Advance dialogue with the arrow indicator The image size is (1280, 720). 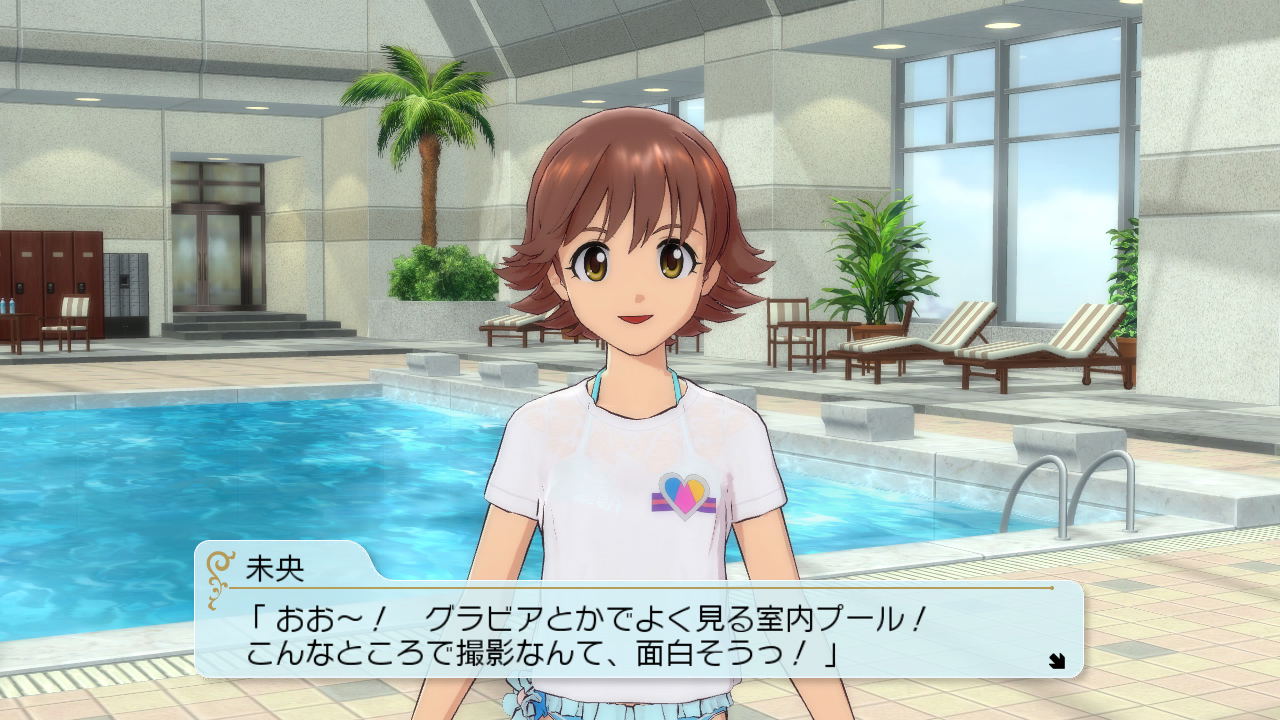(1057, 660)
